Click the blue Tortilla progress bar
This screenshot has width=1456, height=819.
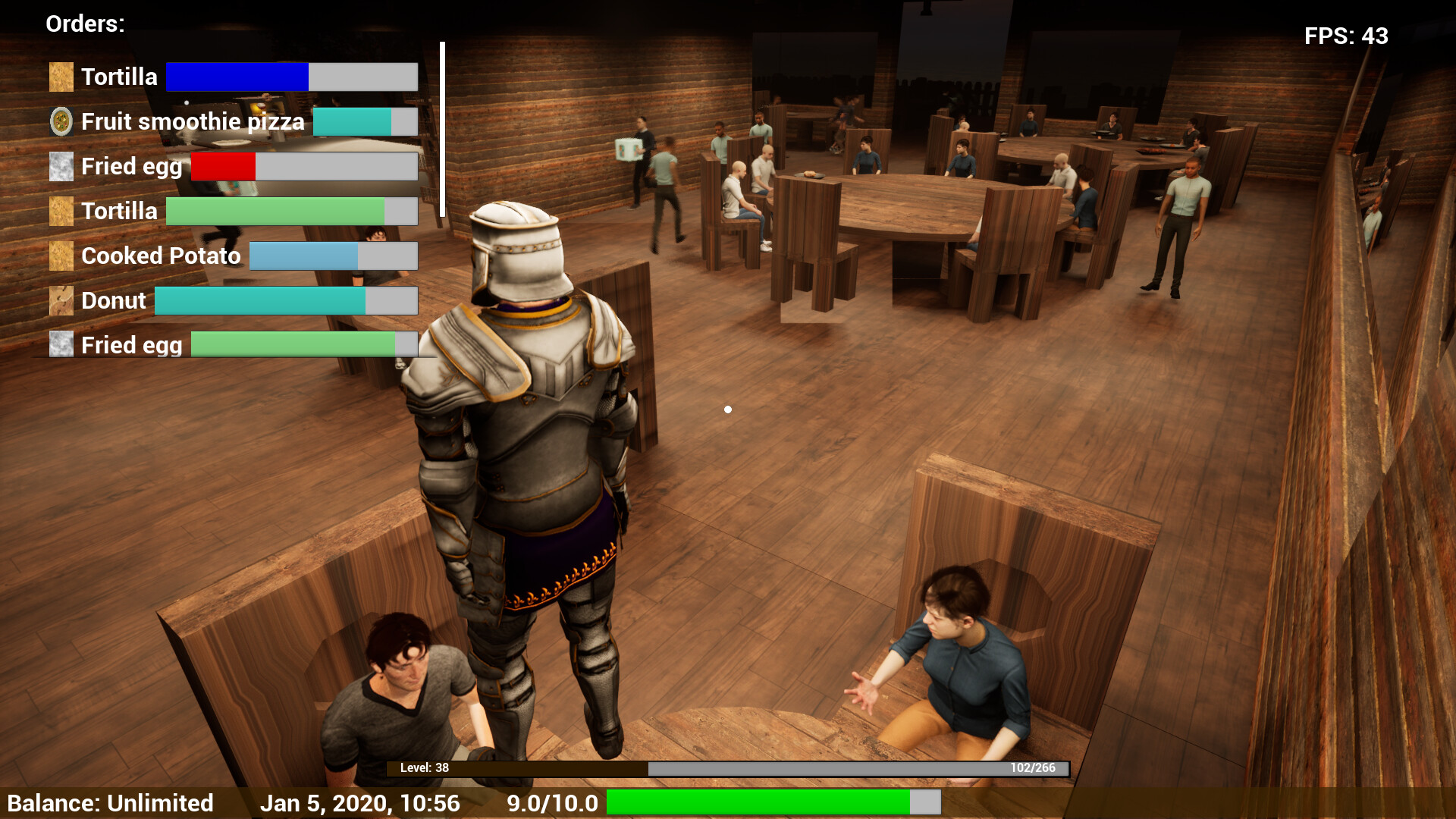tap(237, 76)
